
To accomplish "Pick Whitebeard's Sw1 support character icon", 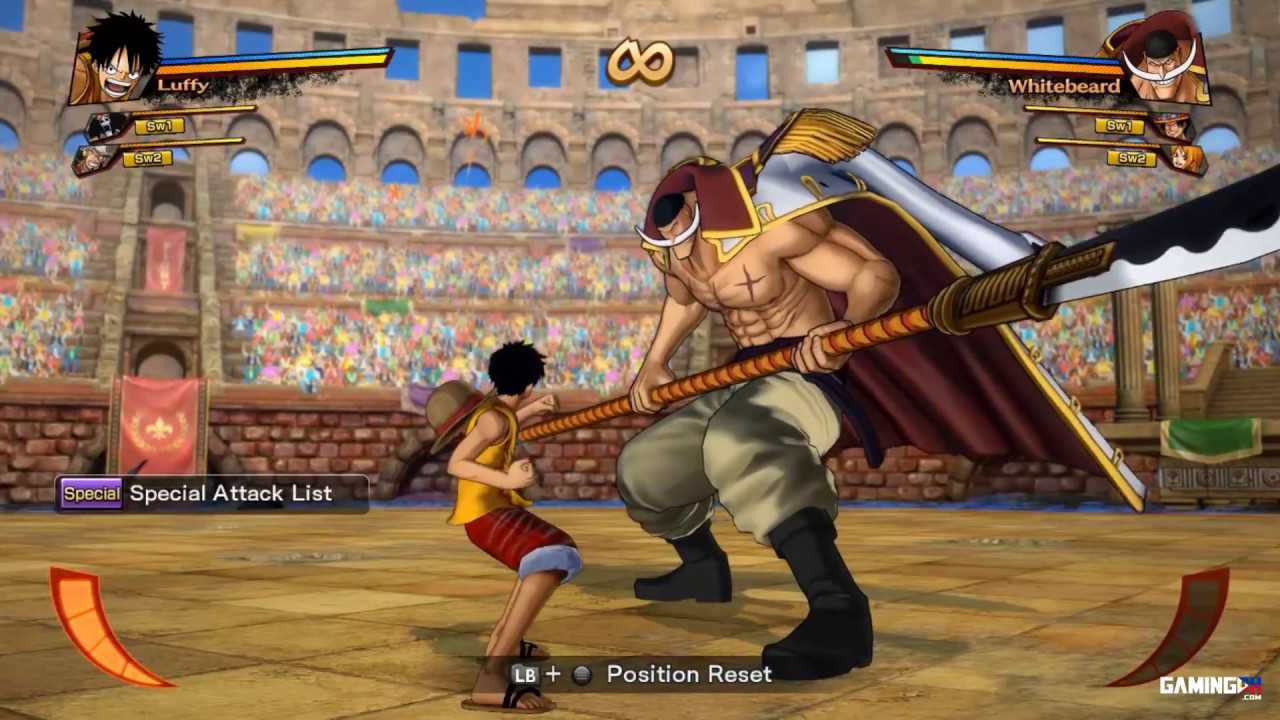I will [x=1172, y=127].
